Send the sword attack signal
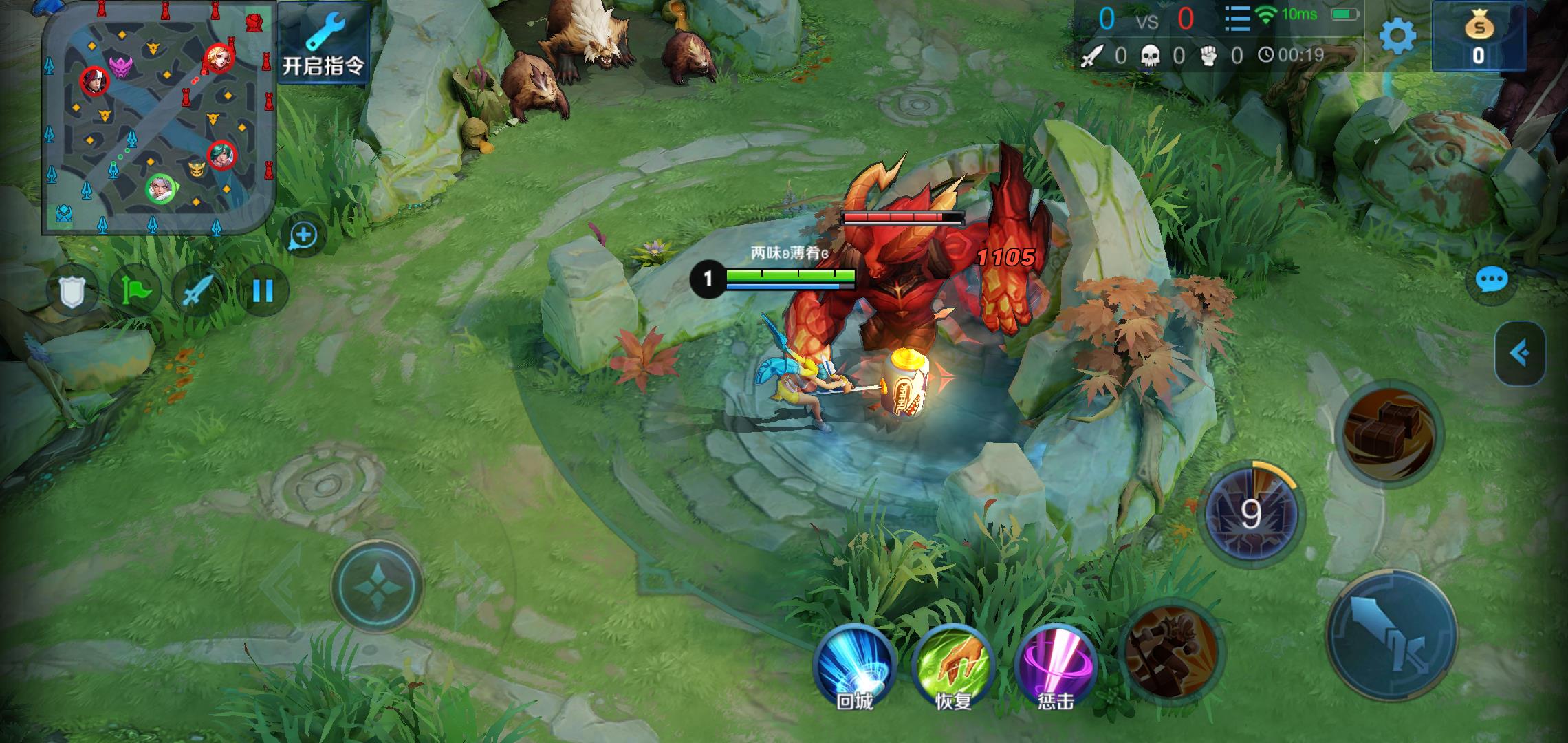This screenshot has height=743, width=1568. 198,292
